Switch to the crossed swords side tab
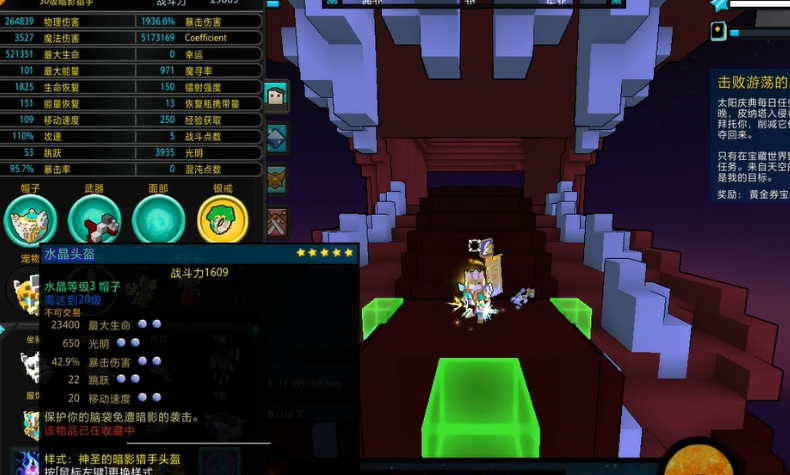Viewport: 790px width, 475px height. coord(276,221)
